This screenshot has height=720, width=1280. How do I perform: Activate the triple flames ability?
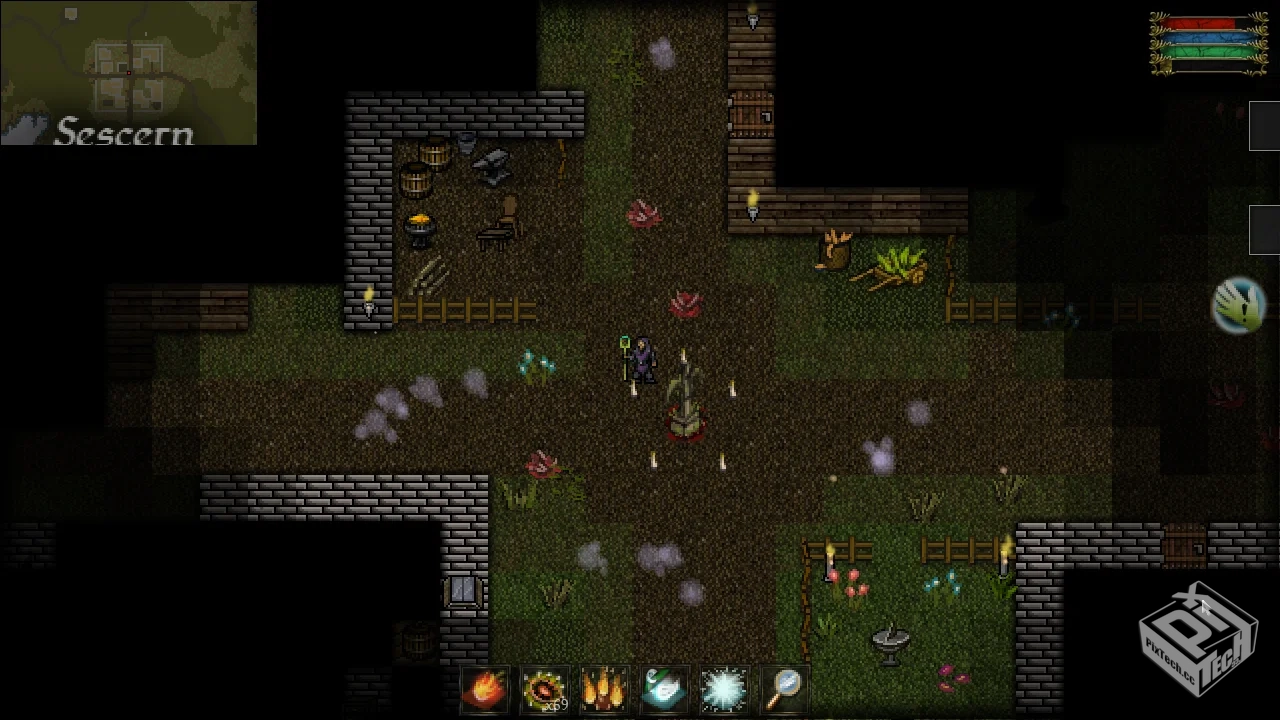(x=605, y=689)
